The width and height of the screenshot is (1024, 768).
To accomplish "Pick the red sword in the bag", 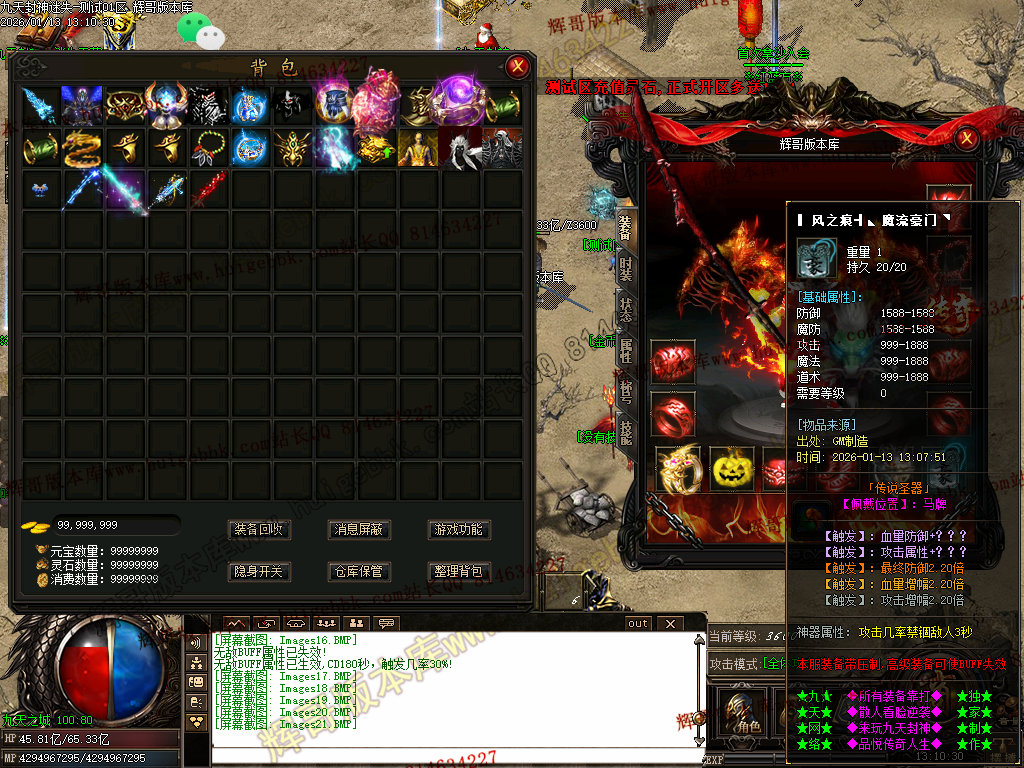I will [x=207, y=189].
